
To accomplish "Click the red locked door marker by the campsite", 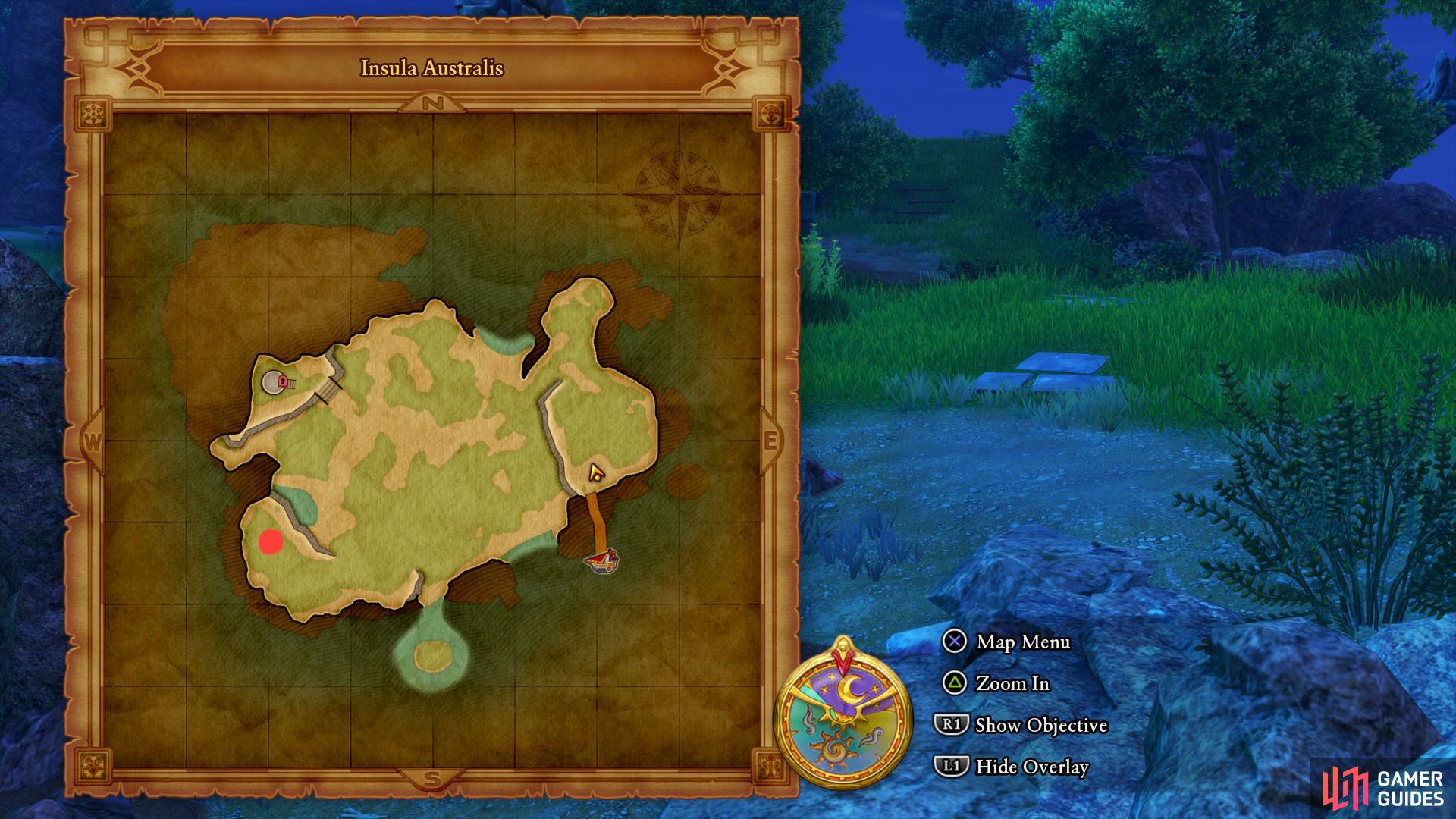I will tap(284, 381).
